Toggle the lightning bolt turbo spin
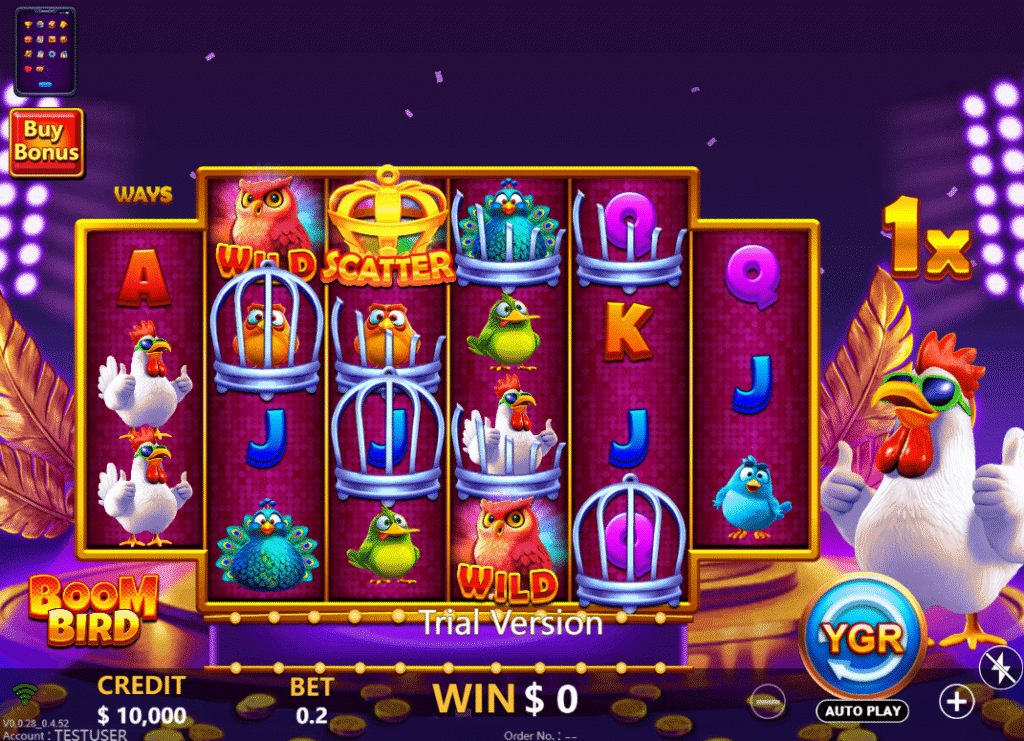 pos(1000,668)
